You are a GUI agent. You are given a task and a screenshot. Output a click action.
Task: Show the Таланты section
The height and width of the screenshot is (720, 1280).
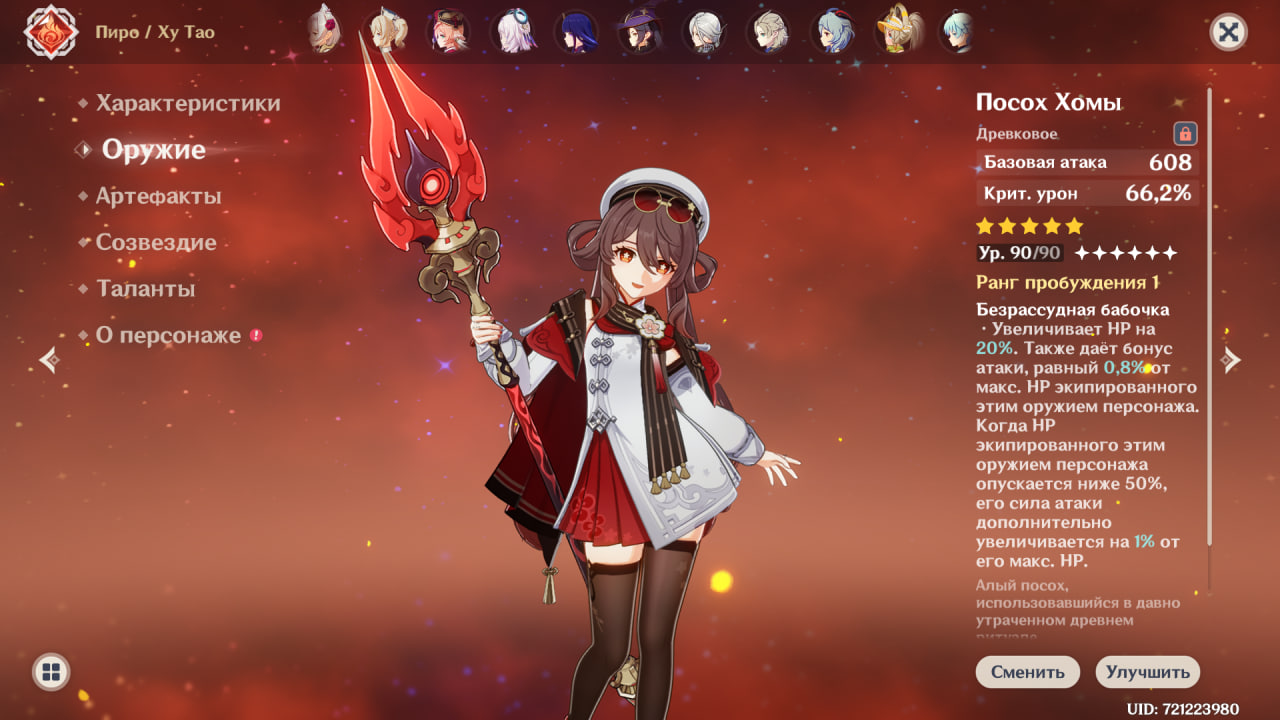tap(145, 289)
